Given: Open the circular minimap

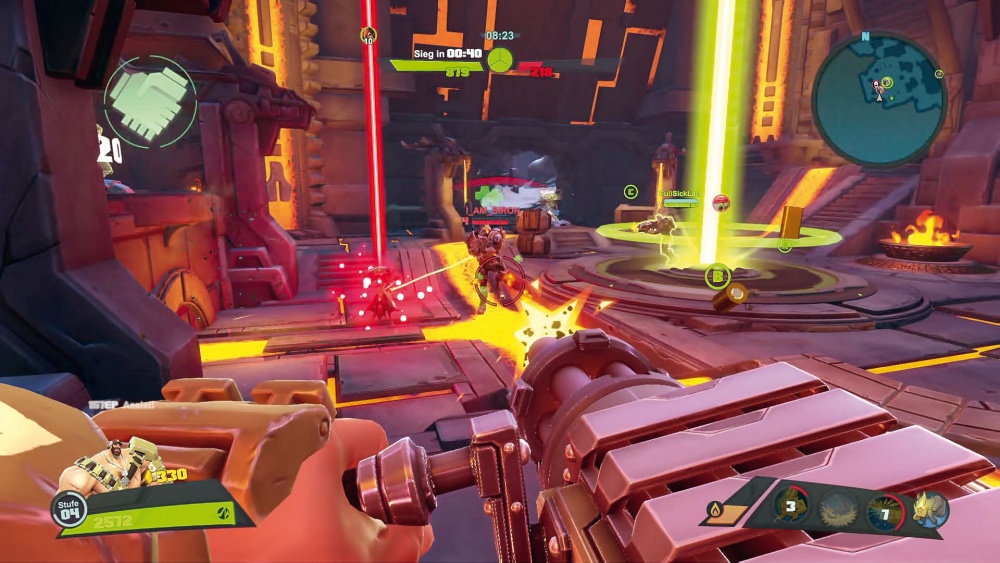Looking at the screenshot, I should click(x=879, y=99).
